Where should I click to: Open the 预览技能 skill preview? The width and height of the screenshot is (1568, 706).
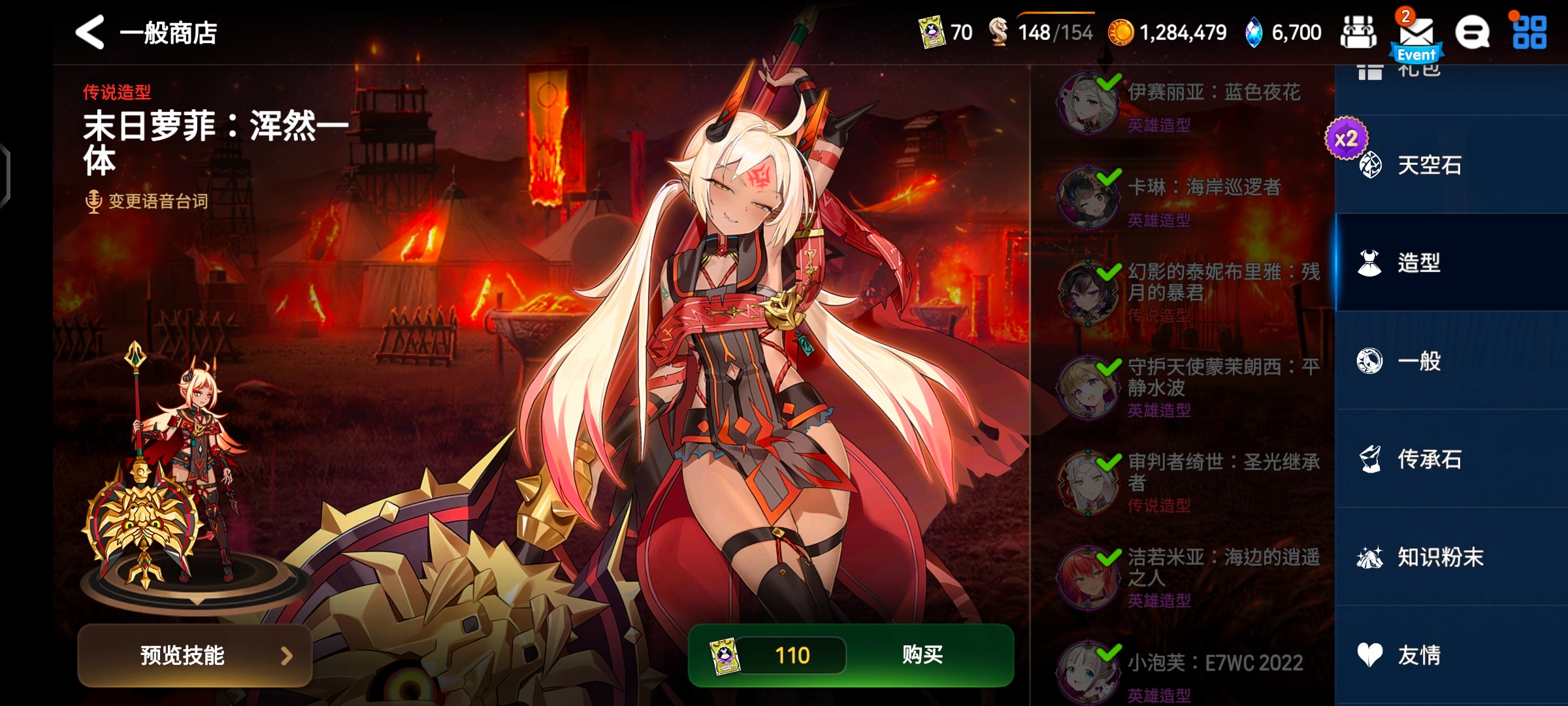tap(195, 655)
